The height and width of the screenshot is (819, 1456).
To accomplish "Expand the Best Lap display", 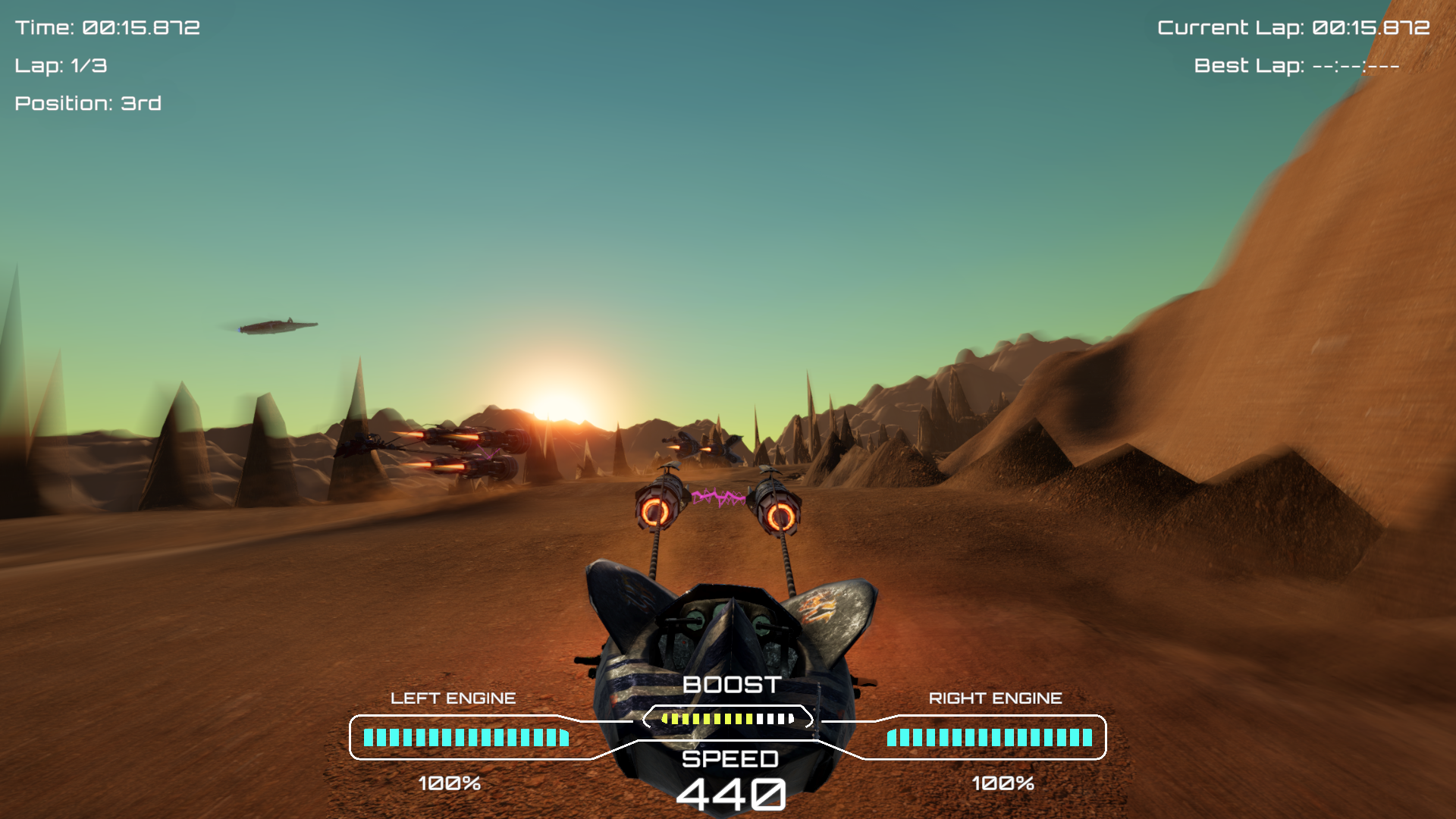I will pyautogui.click(x=1297, y=66).
